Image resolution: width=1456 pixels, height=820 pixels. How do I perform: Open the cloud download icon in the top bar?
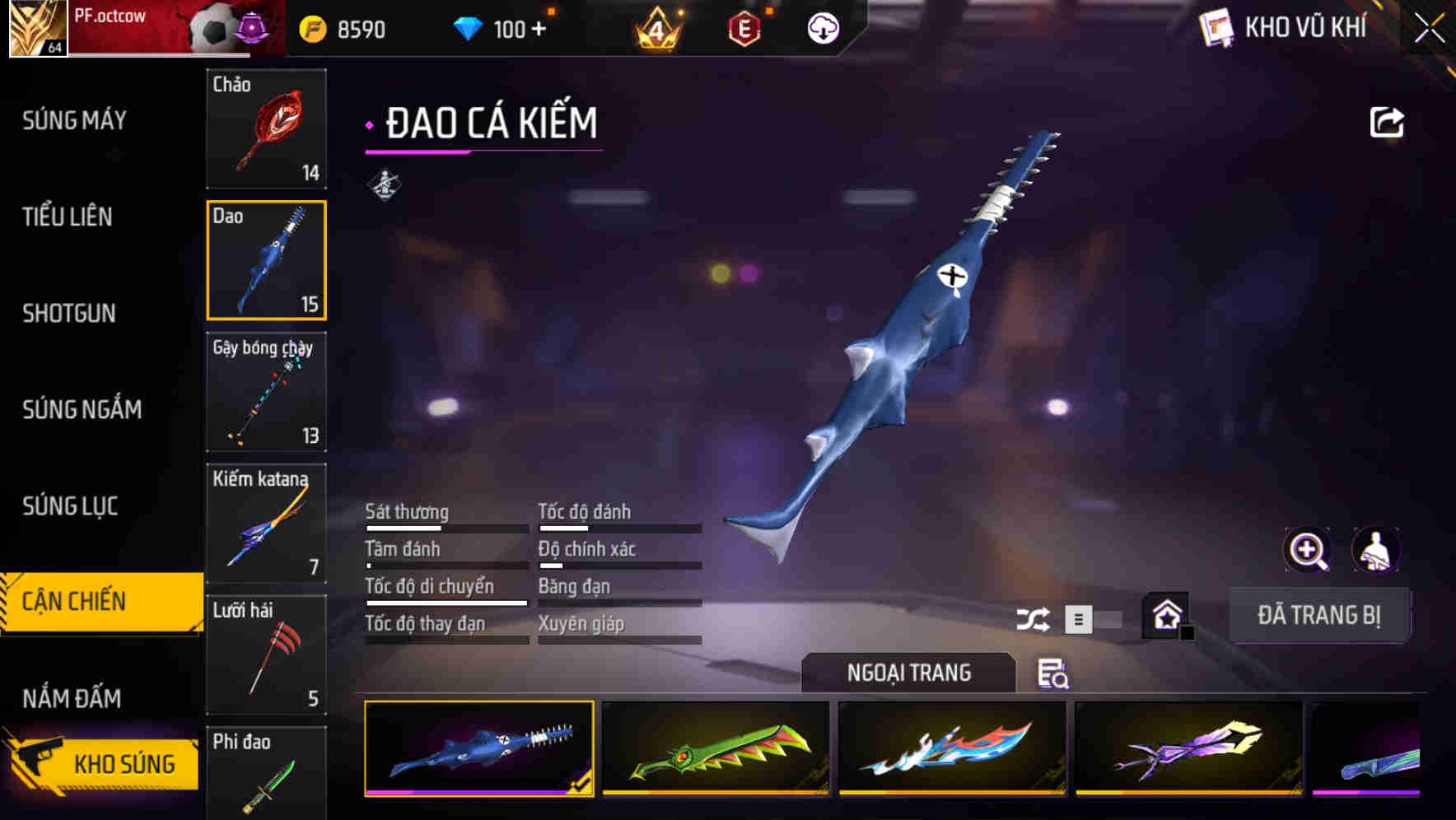click(821, 28)
